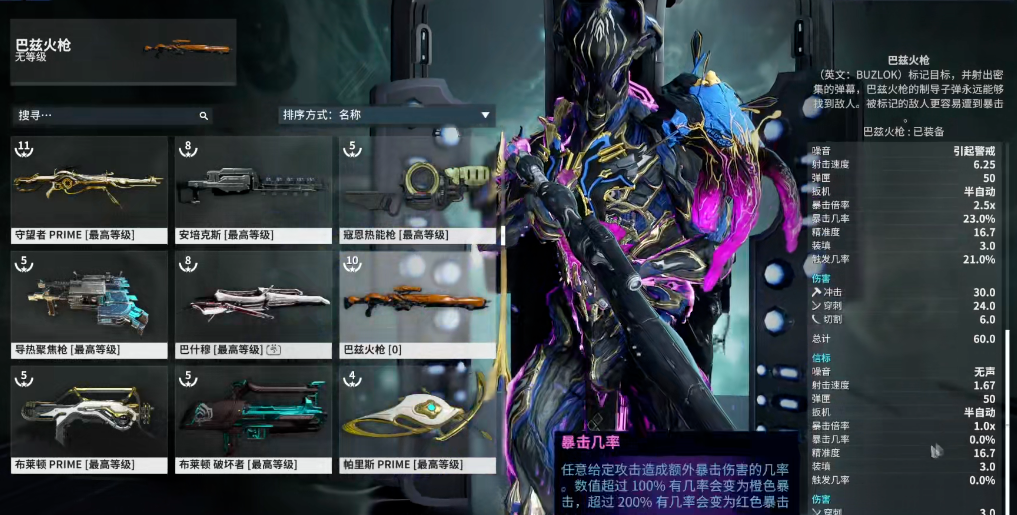The image size is (1017, 515).
Task: Select the 寇恩热能枪 weapon tile
Action: point(417,190)
